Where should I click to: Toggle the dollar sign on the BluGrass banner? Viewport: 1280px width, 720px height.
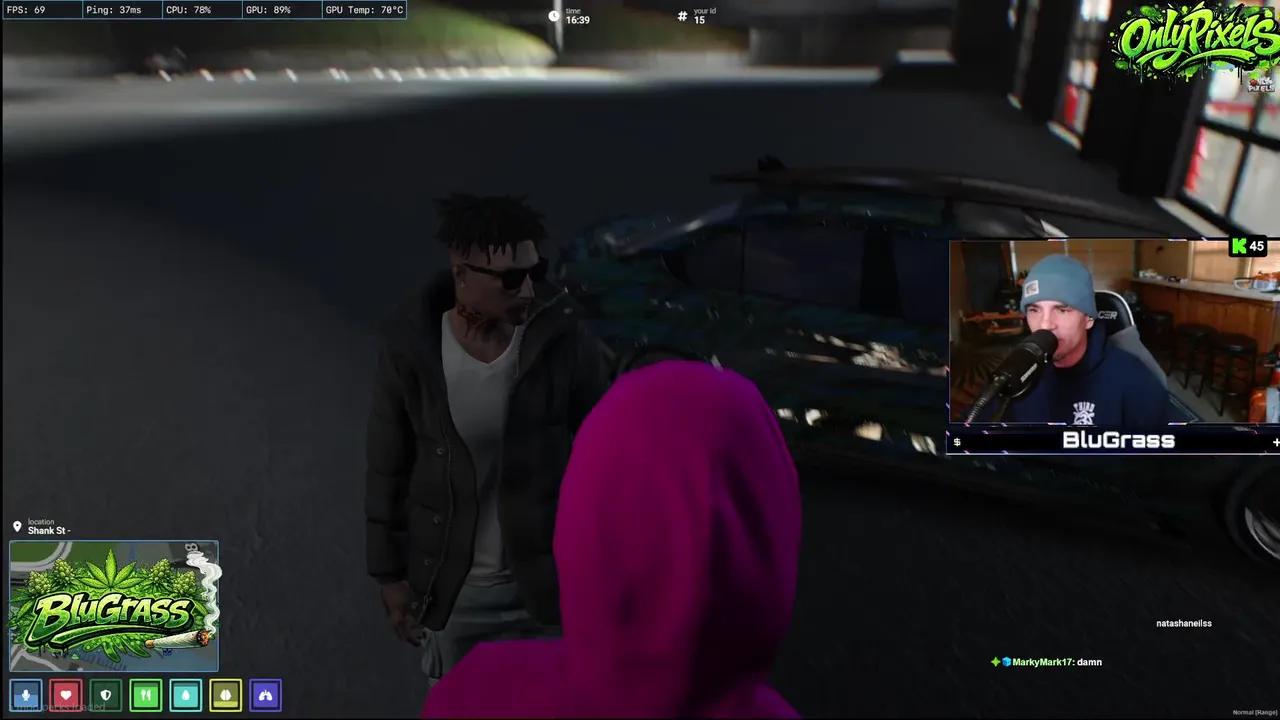tap(957, 441)
